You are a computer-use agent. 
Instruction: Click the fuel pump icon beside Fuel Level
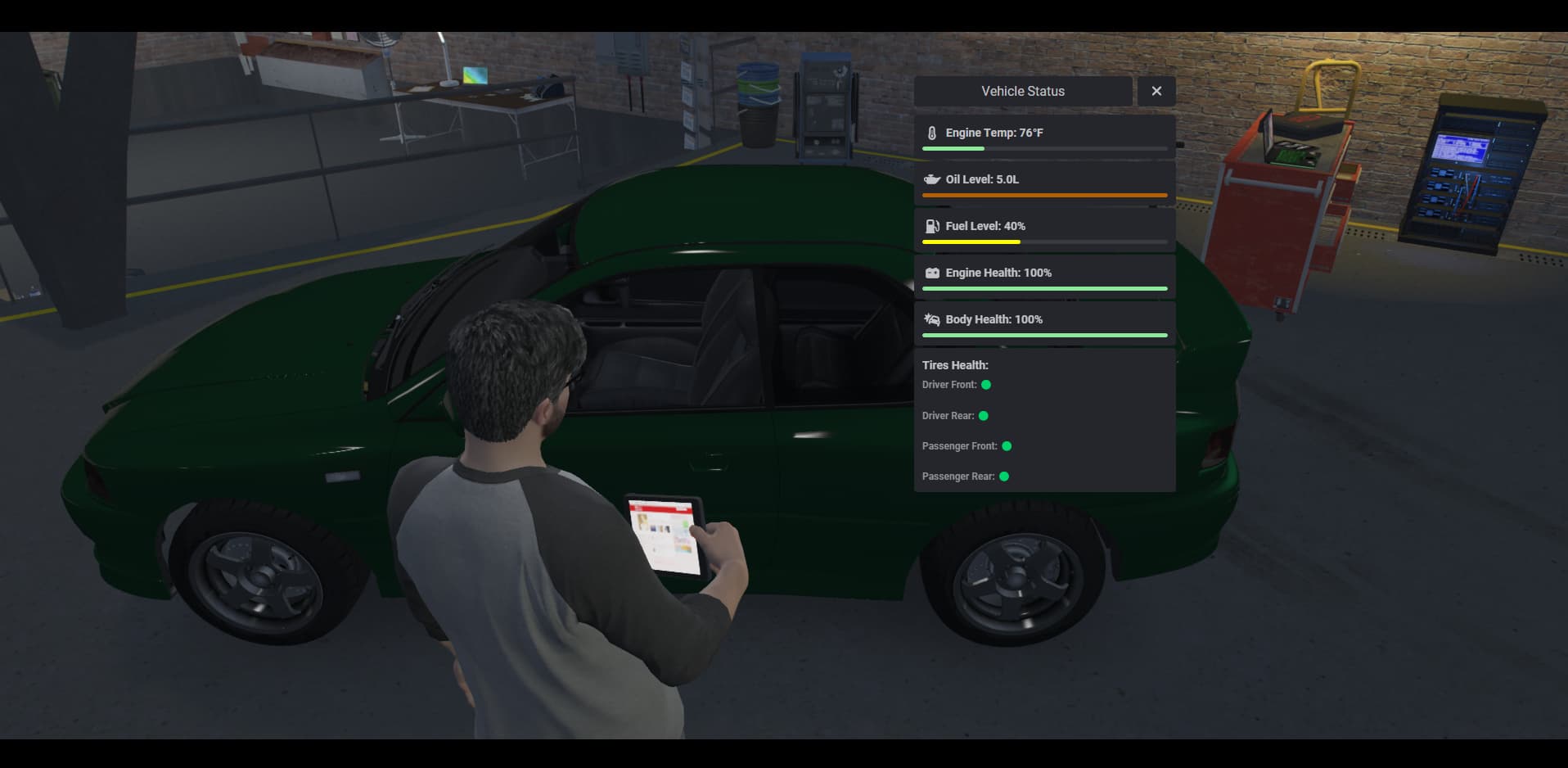(x=931, y=225)
